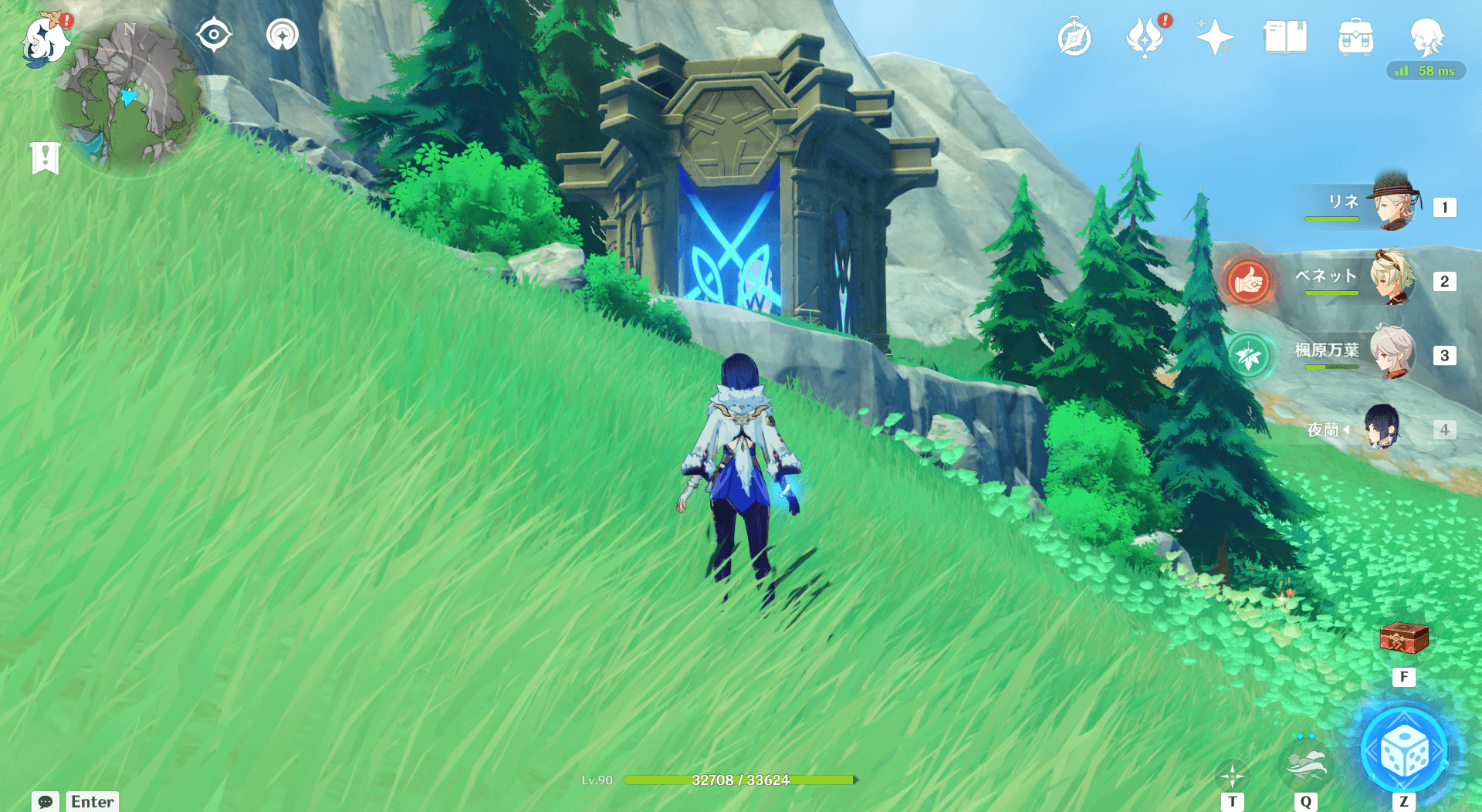Activate the sprint icon above Q key

[1306, 764]
